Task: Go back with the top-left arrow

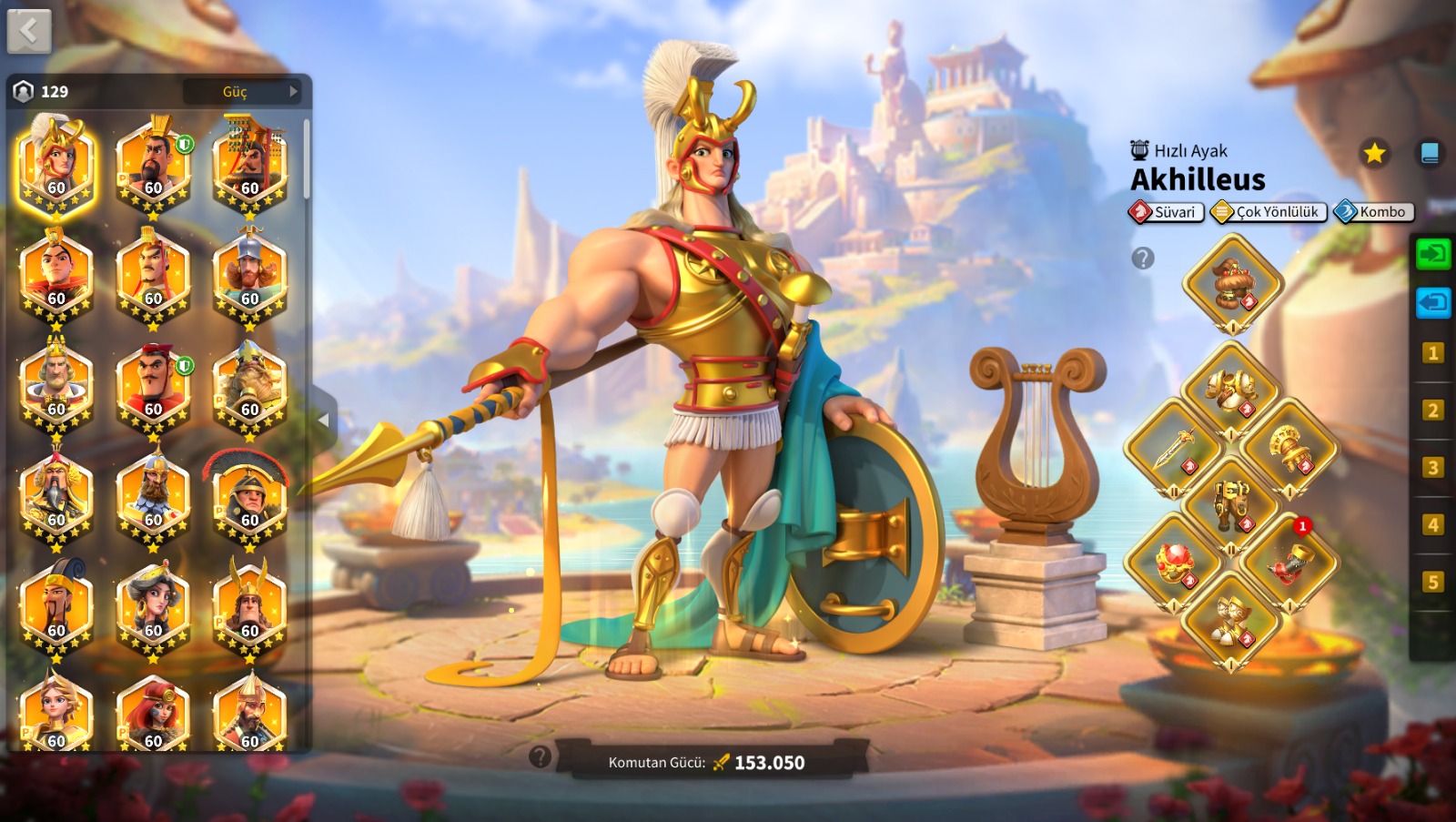Action: point(29,33)
